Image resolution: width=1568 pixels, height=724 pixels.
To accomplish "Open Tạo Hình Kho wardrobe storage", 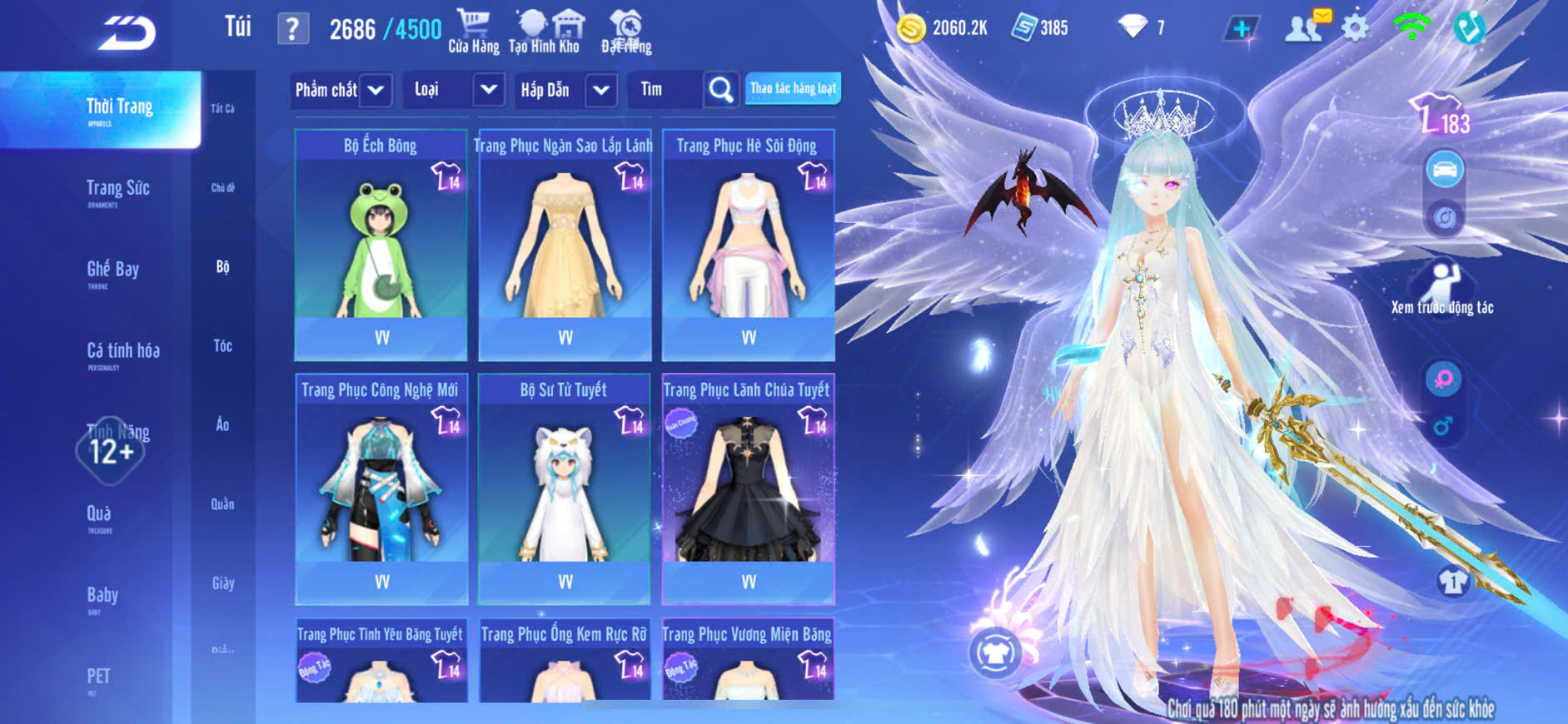I will [x=545, y=32].
